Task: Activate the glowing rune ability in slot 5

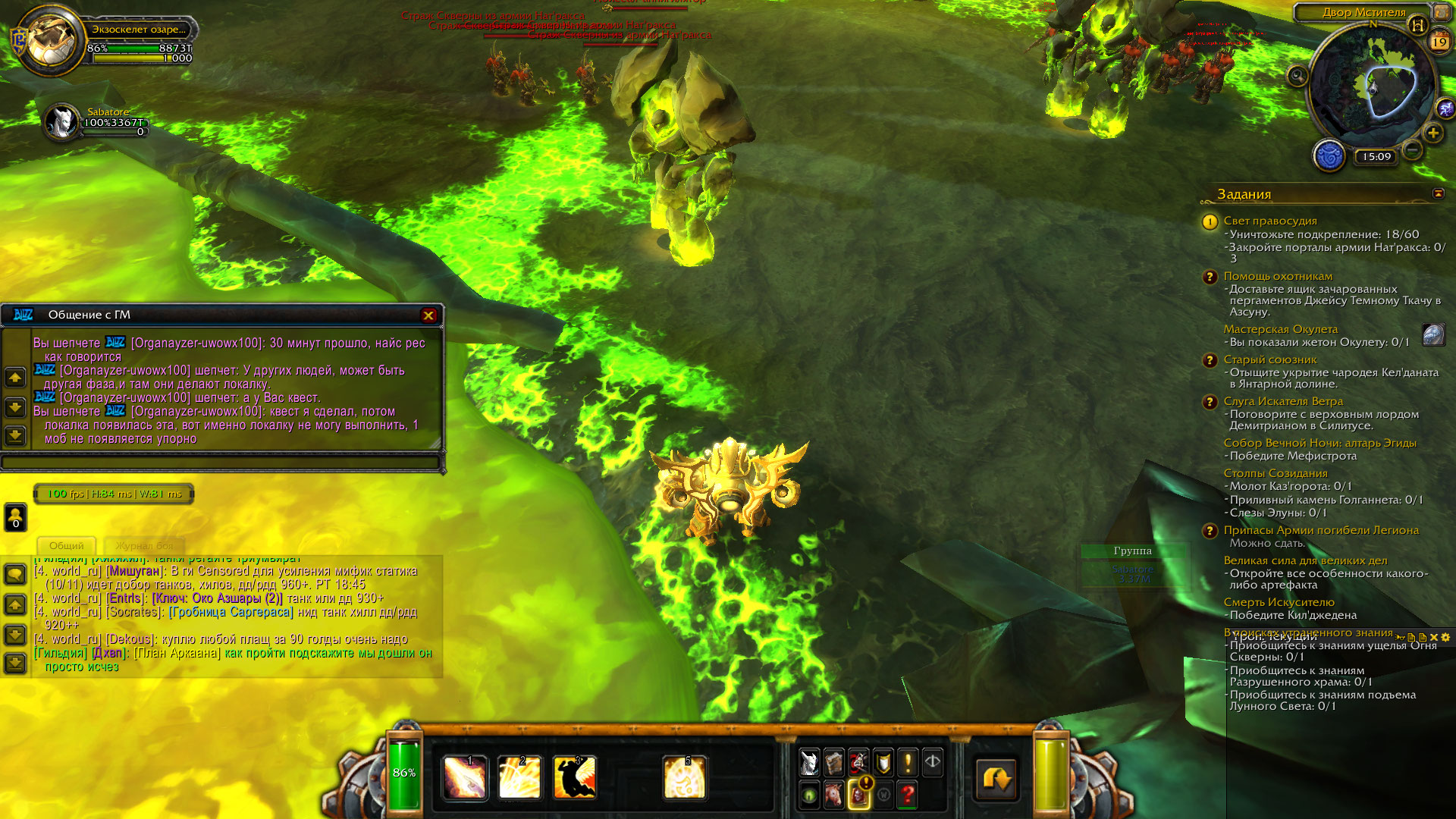Action: [684, 778]
